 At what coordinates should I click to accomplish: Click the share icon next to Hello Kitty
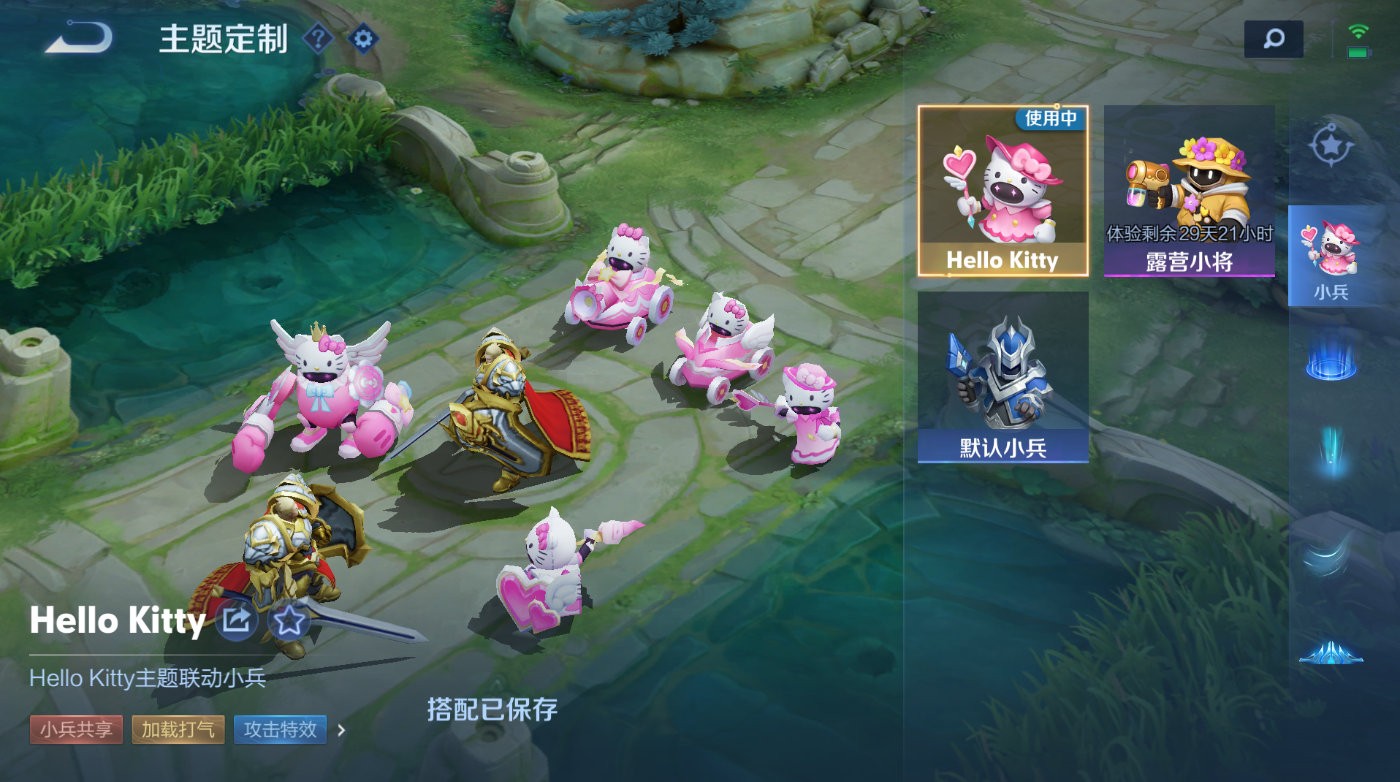coord(236,621)
